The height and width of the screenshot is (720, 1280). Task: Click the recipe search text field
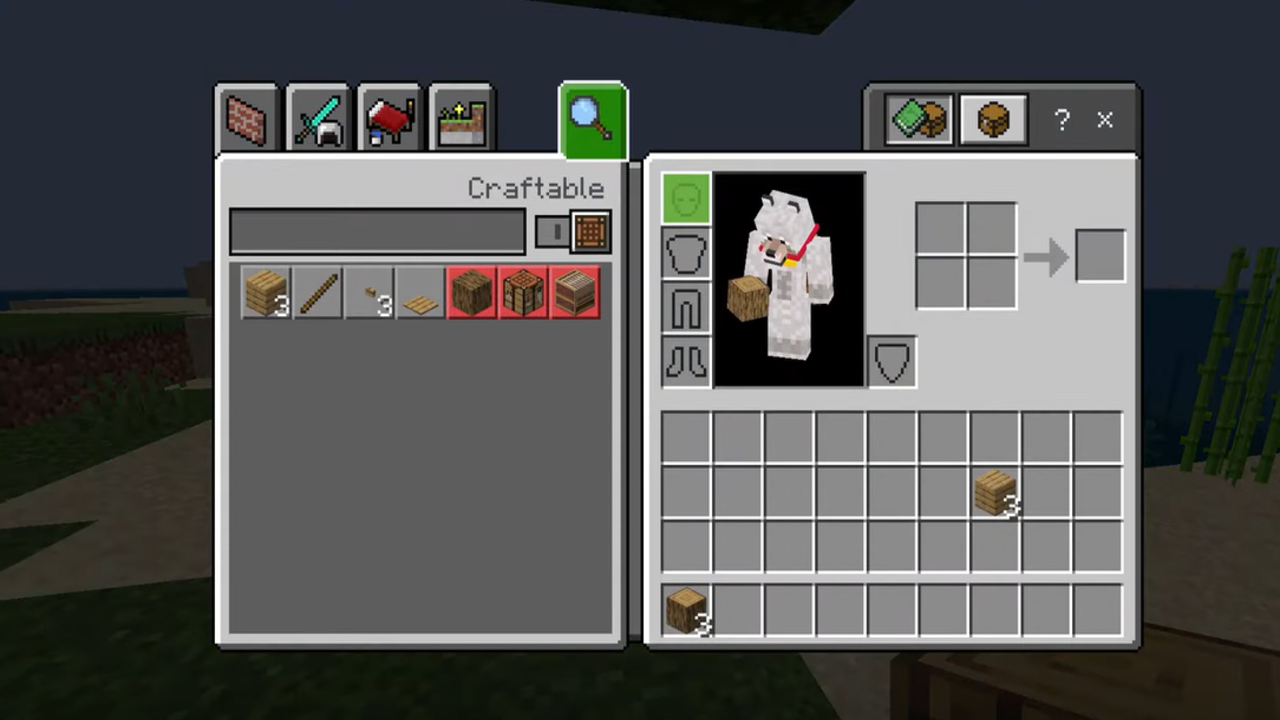click(377, 232)
